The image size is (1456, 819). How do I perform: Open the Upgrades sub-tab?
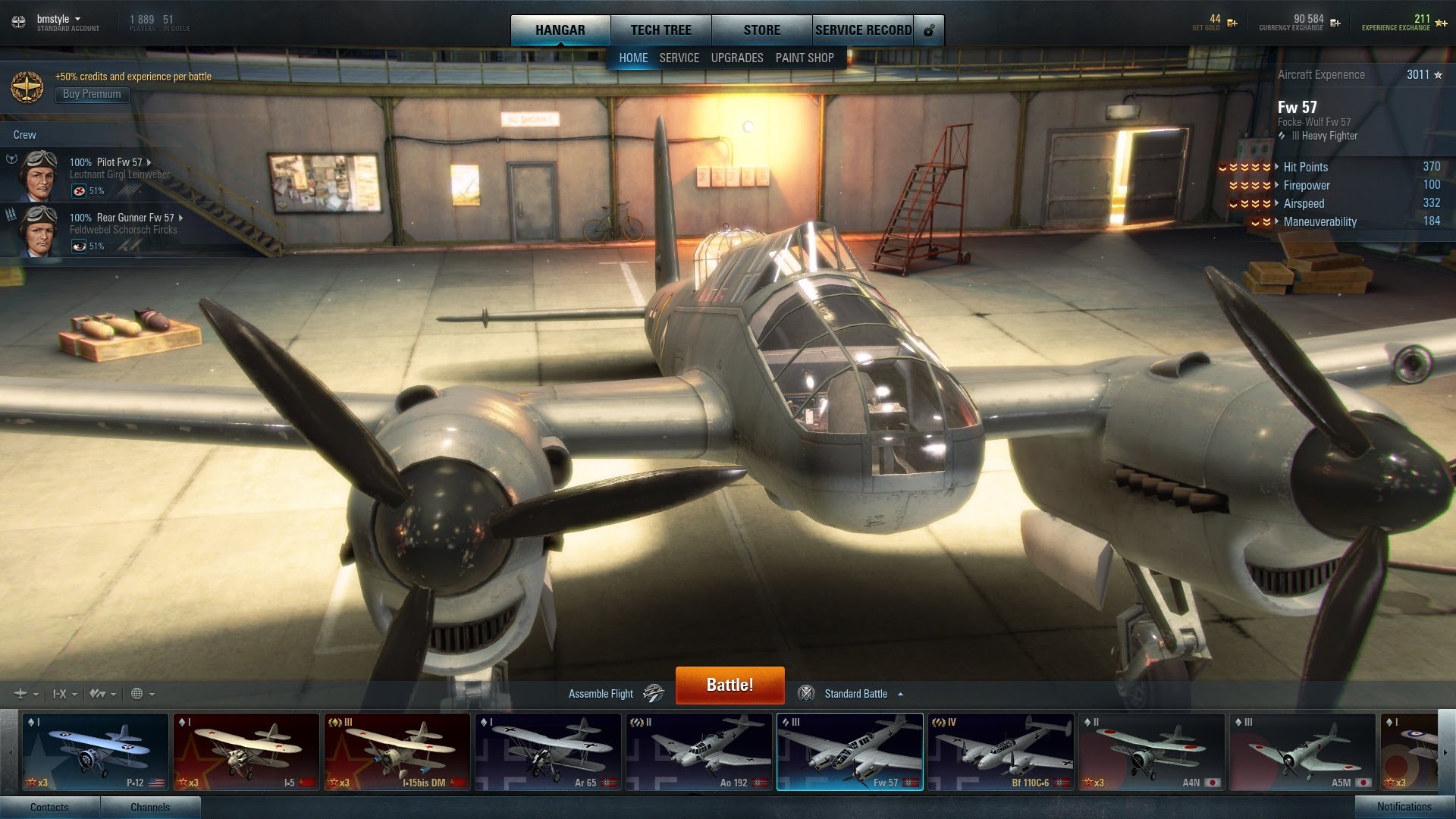click(736, 58)
